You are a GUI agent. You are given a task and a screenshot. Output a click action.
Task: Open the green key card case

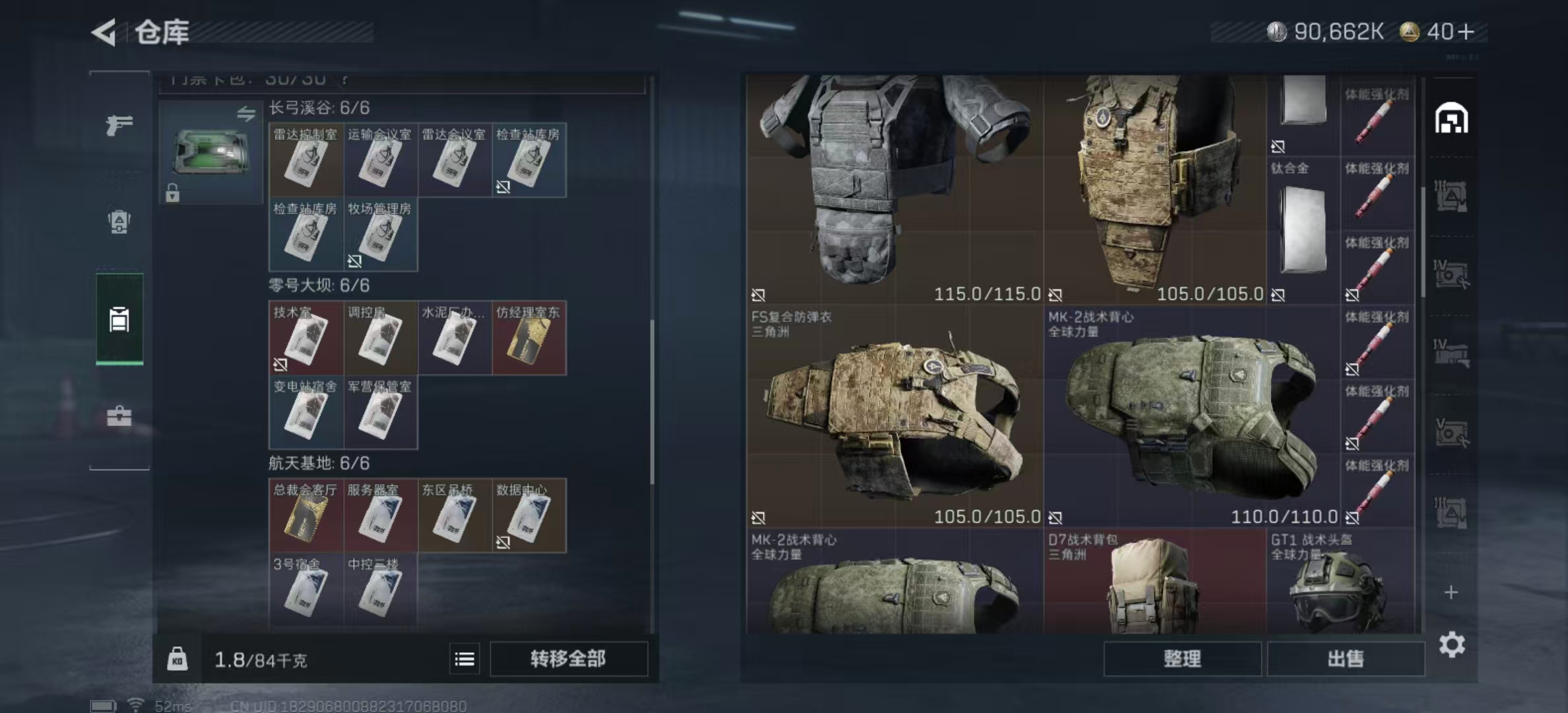[x=211, y=153]
